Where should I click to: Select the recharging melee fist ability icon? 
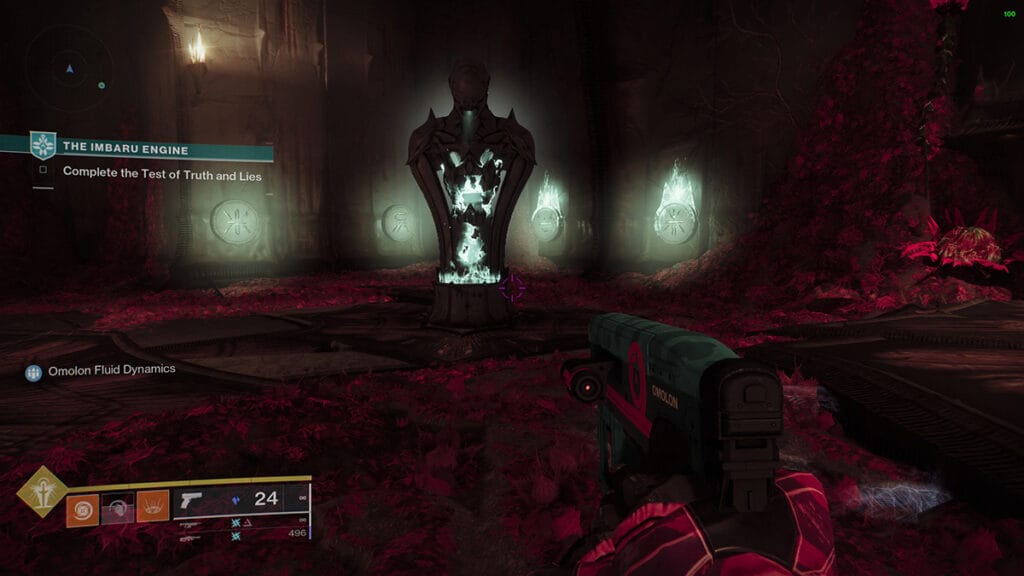pos(117,507)
